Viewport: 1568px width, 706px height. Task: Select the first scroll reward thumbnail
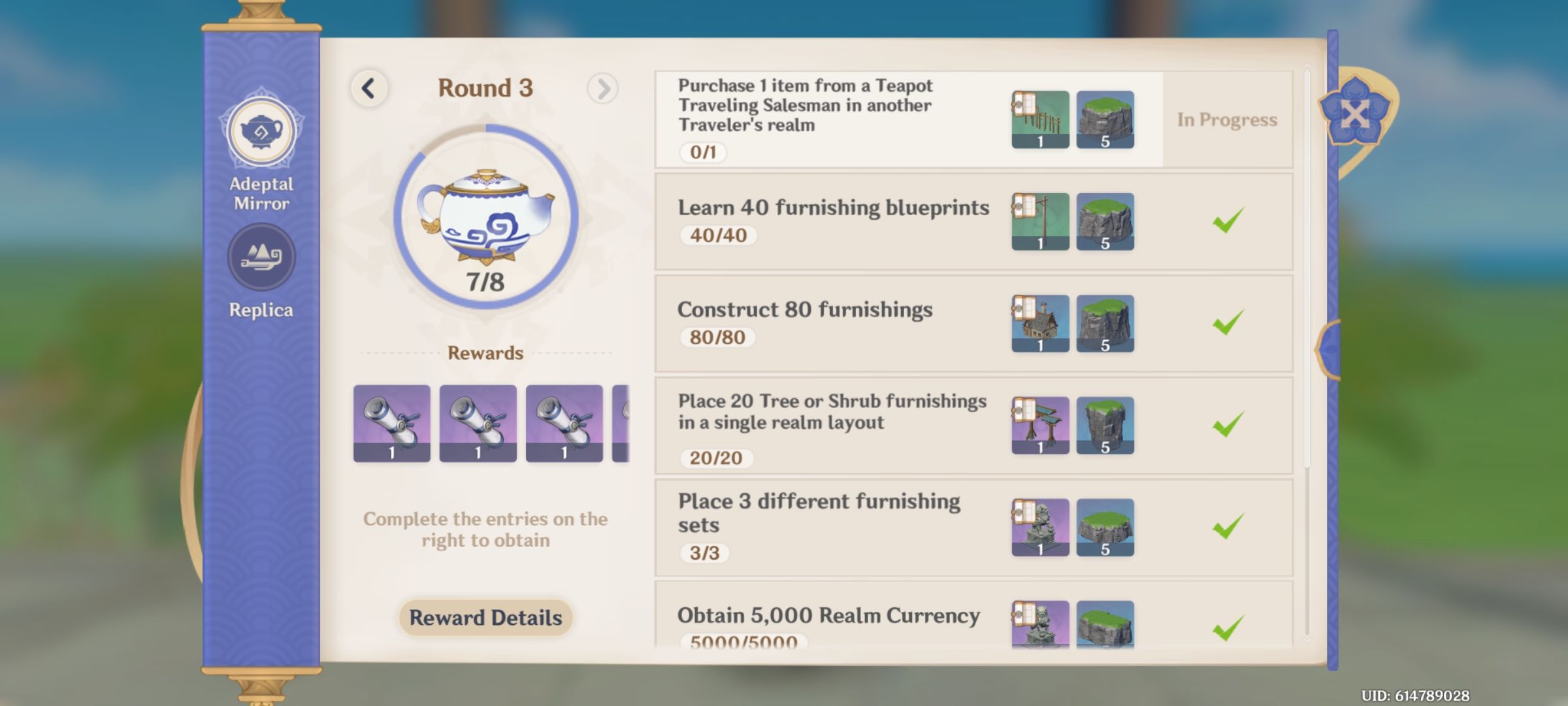[391, 423]
